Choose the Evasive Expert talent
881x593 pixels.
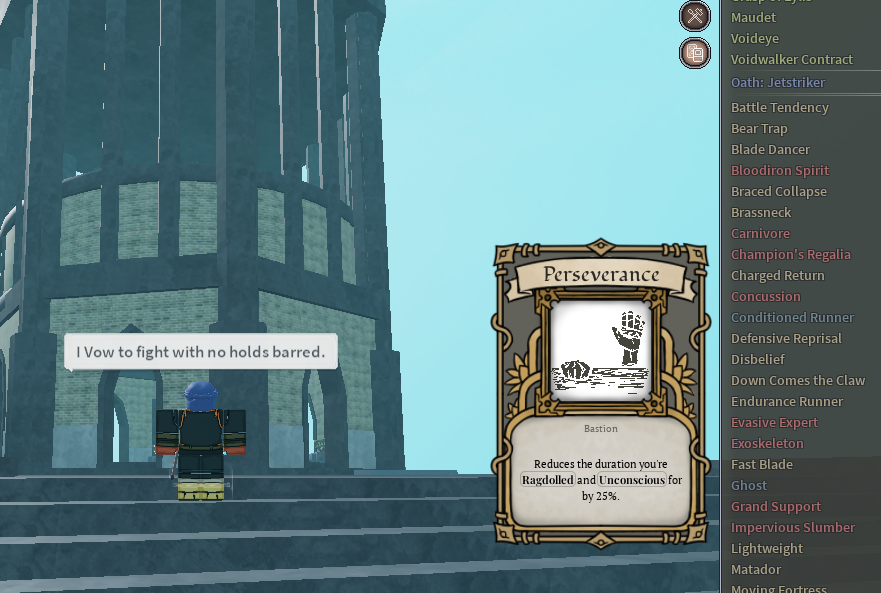pos(774,423)
